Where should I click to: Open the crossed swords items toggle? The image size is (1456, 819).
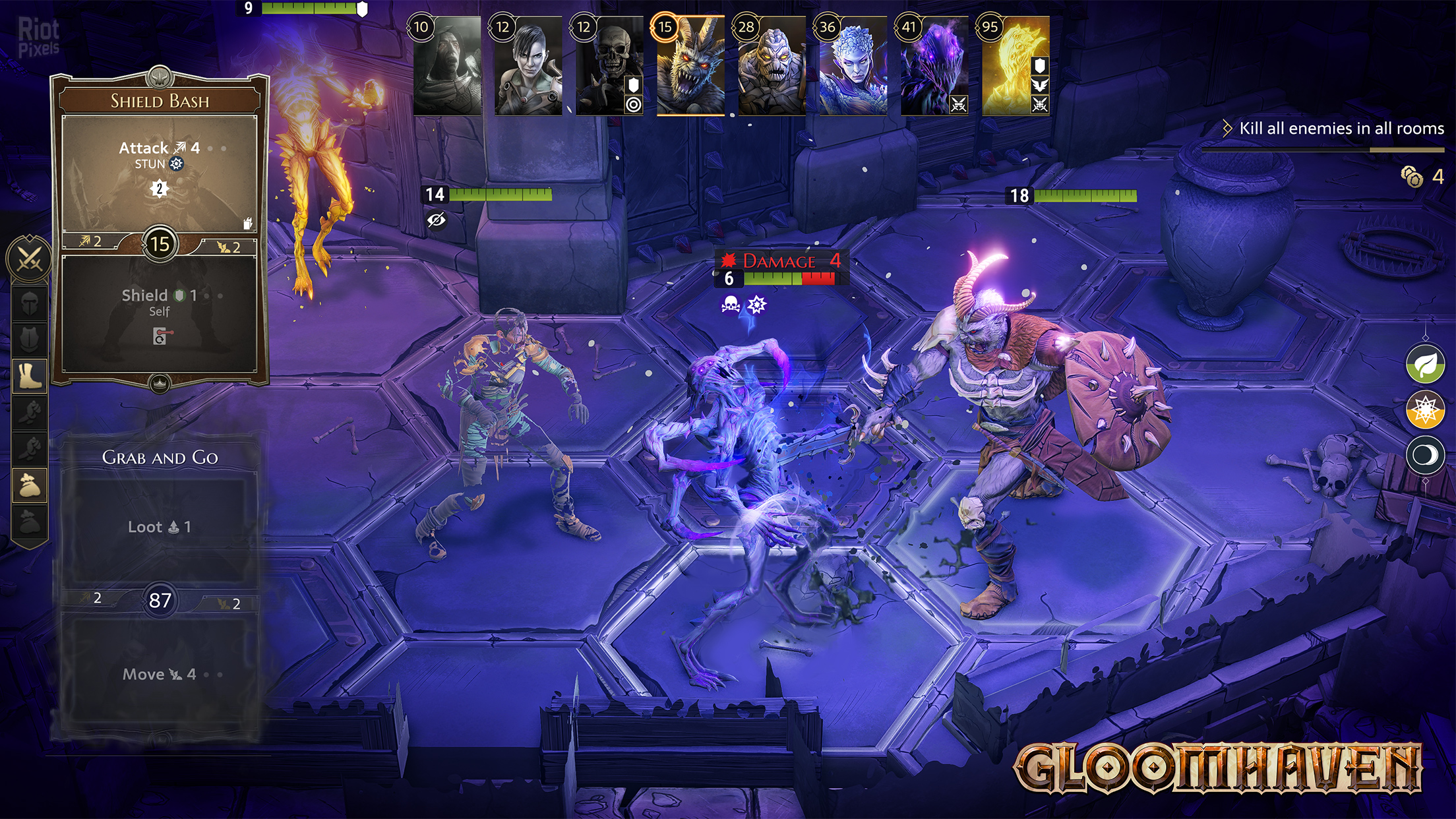click(x=29, y=258)
